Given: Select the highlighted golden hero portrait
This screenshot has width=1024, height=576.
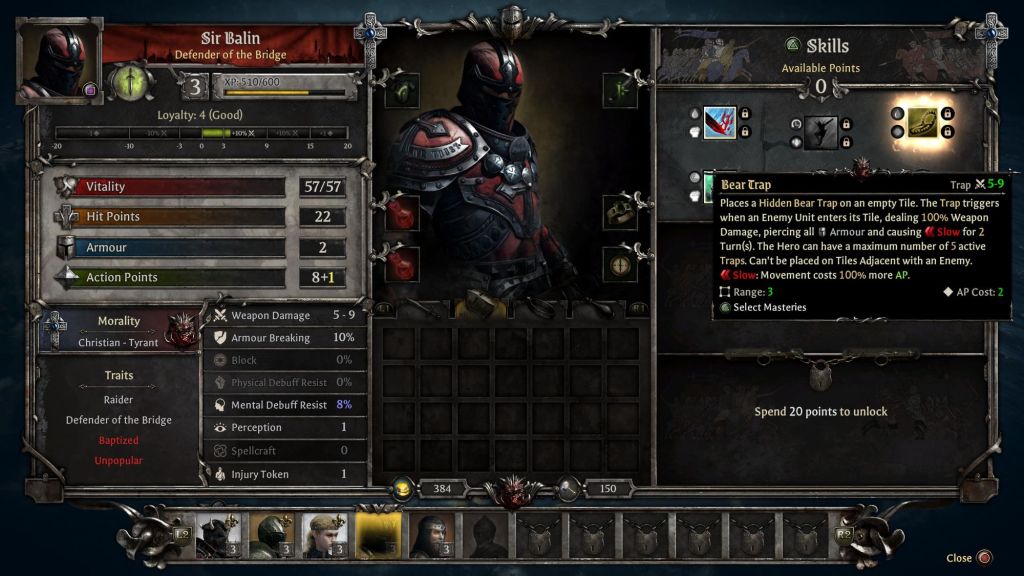Looking at the screenshot, I should pos(379,535).
